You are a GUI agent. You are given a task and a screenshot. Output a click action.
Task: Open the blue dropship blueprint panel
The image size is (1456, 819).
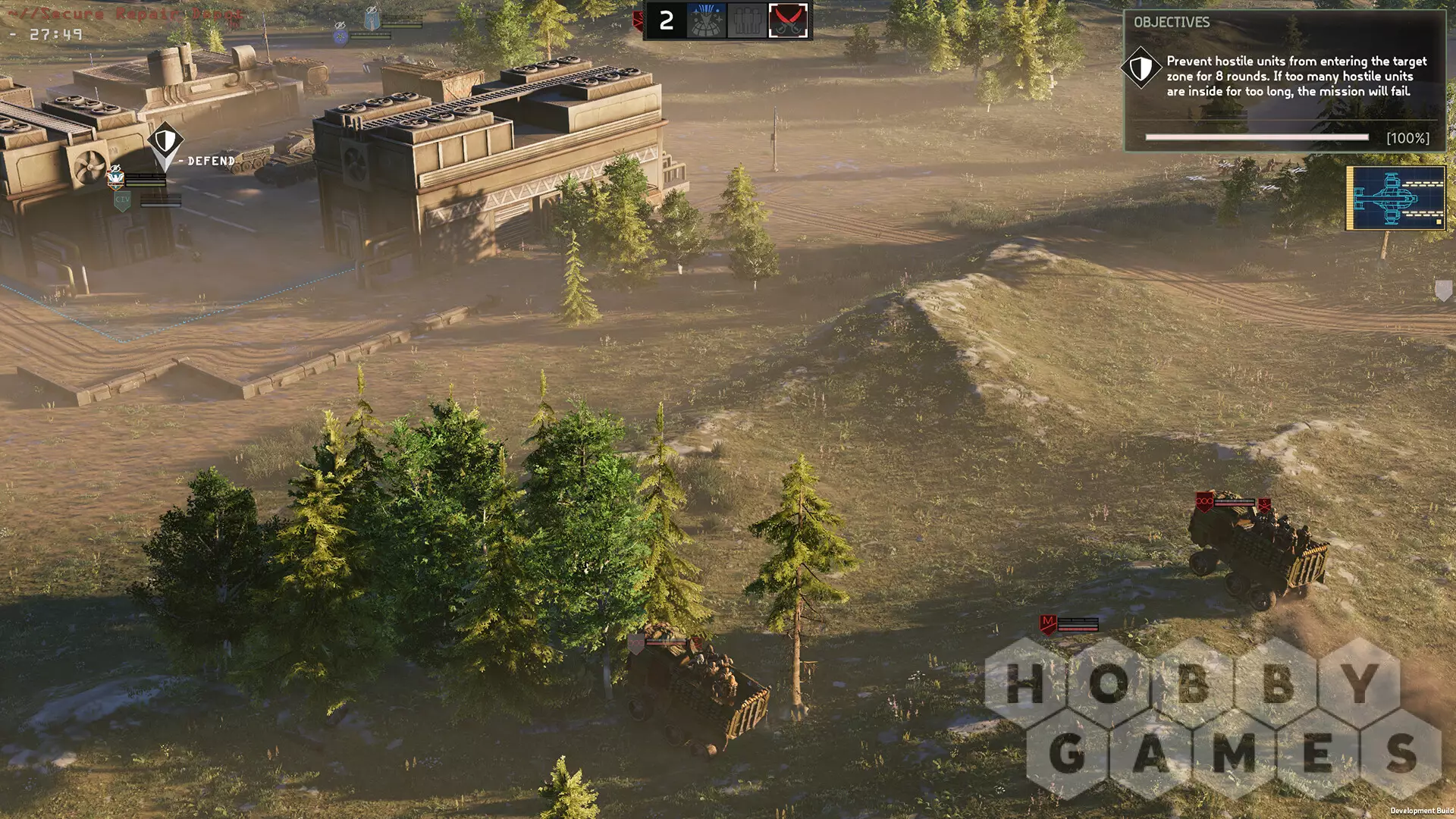(1395, 198)
